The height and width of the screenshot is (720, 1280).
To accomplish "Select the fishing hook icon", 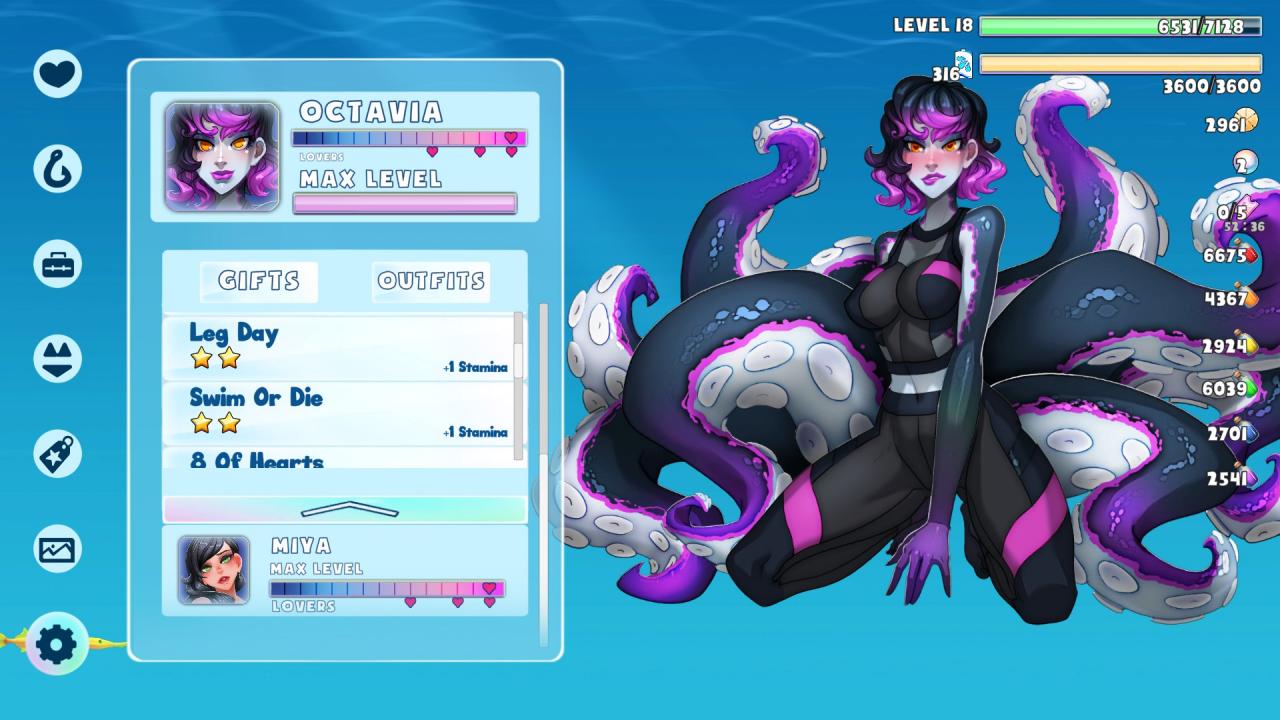I will tap(57, 168).
